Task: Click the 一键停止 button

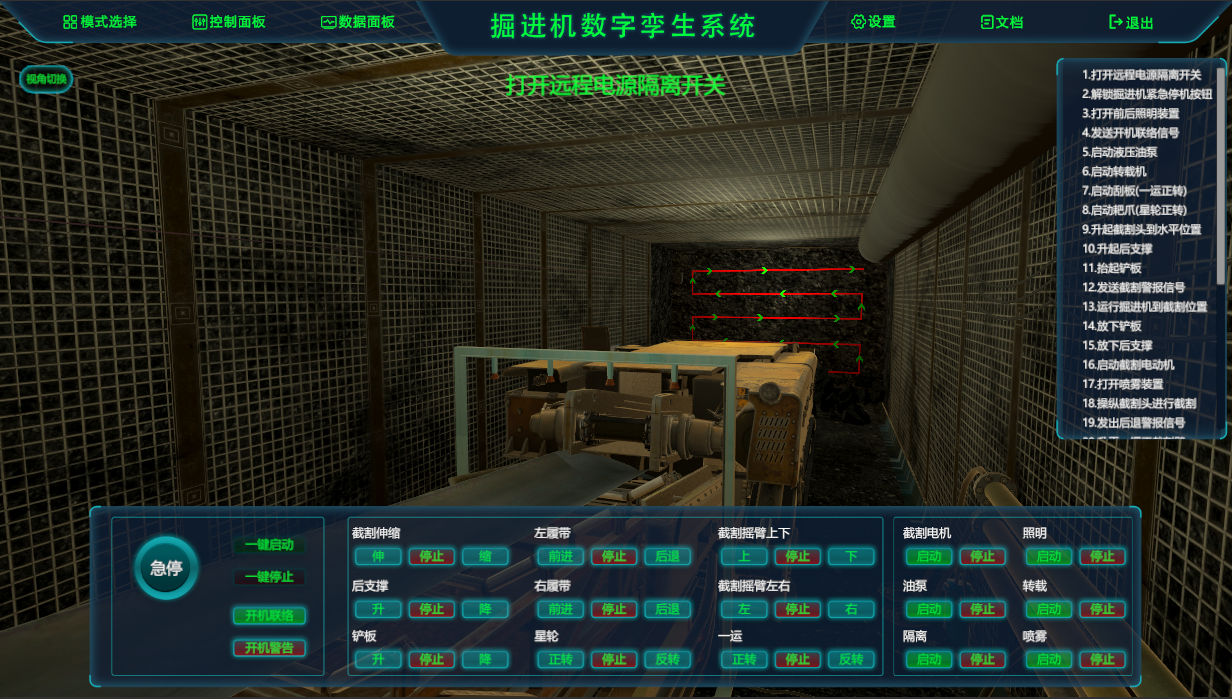Action: pos(269,577)
